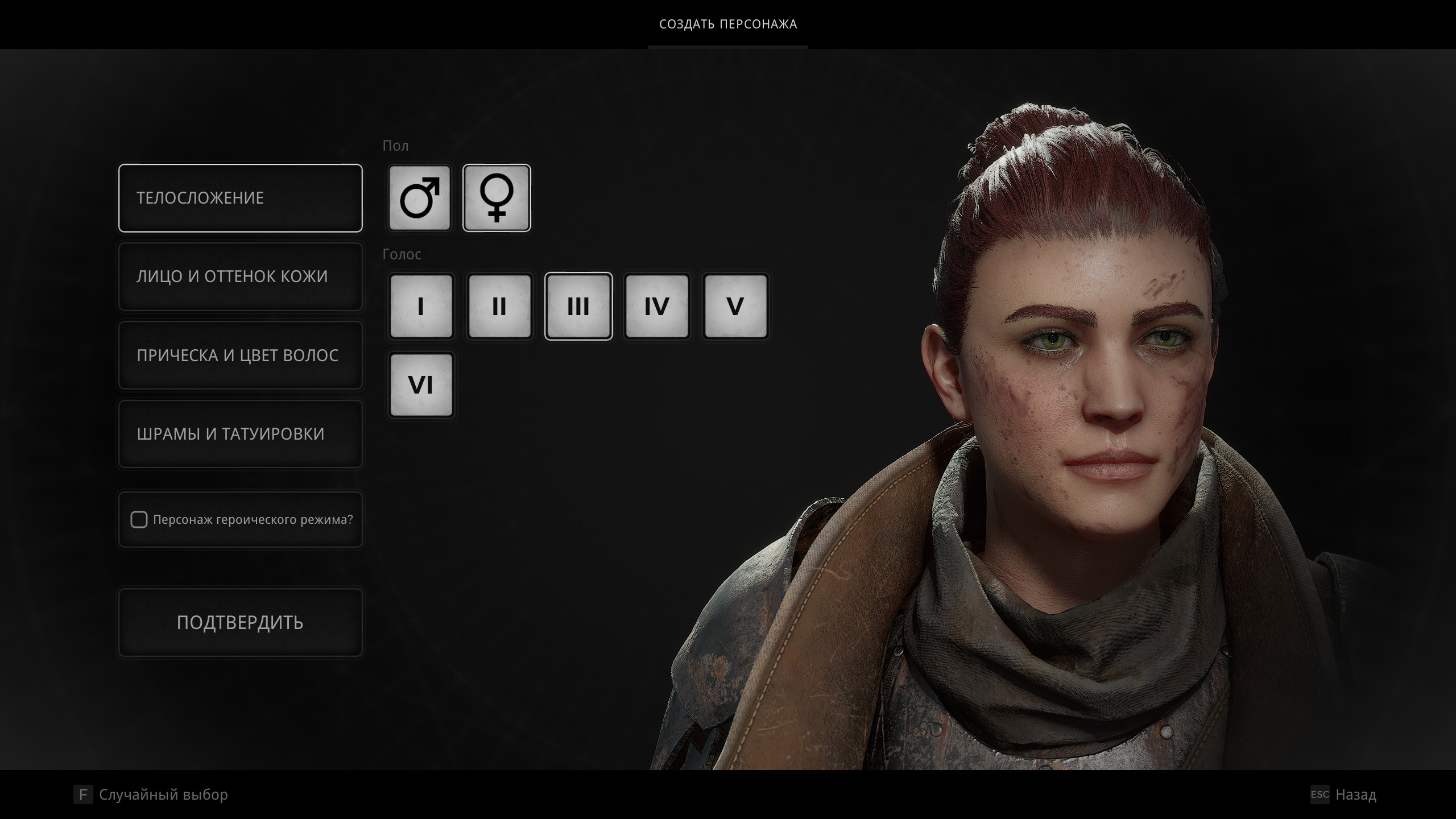Select voice option VI
Image resolution: width=1456 pixels, height=819 pixels.
click(x=421, y=385)
